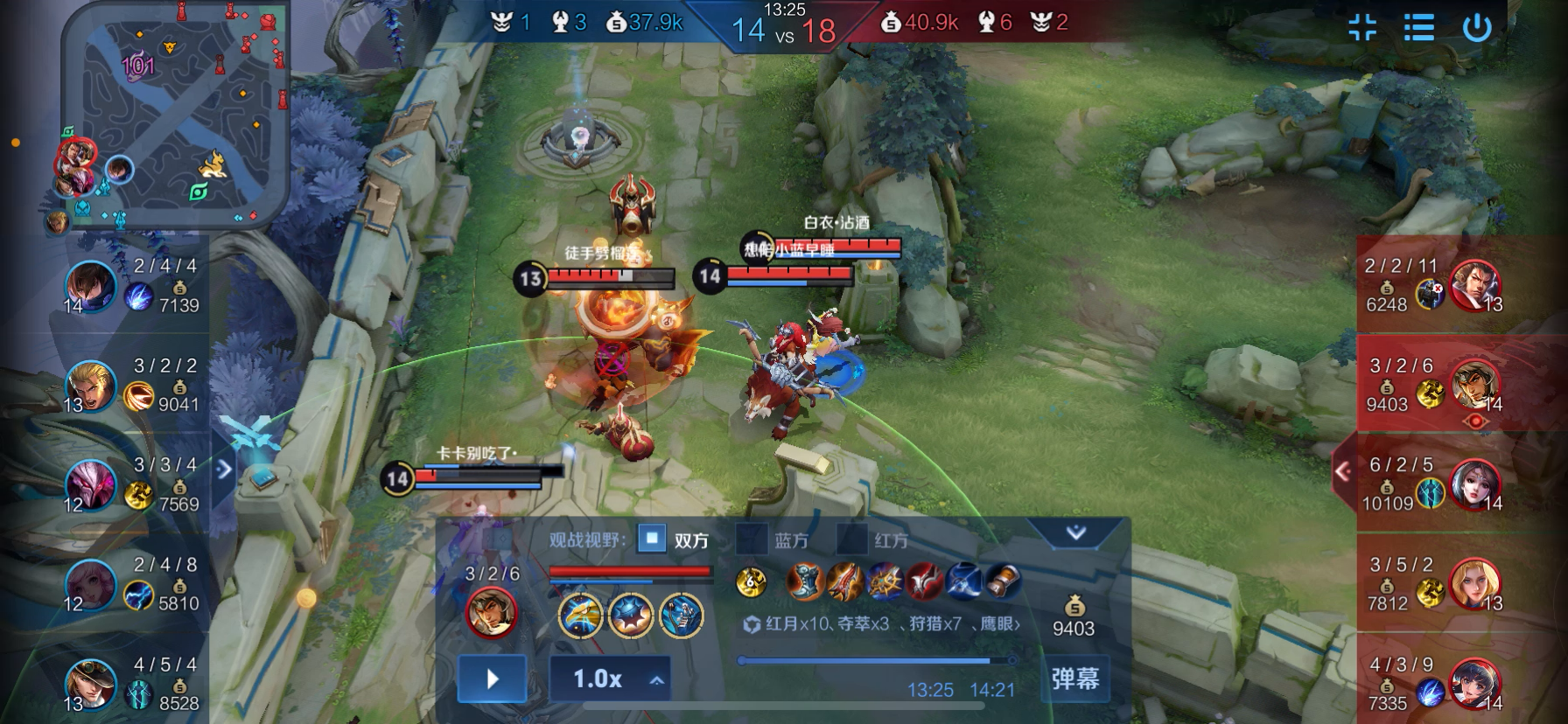Viewport: 1568px width, 724px height.
Task: Choose the red player with 2/2/11 score
Action: 1475,285
